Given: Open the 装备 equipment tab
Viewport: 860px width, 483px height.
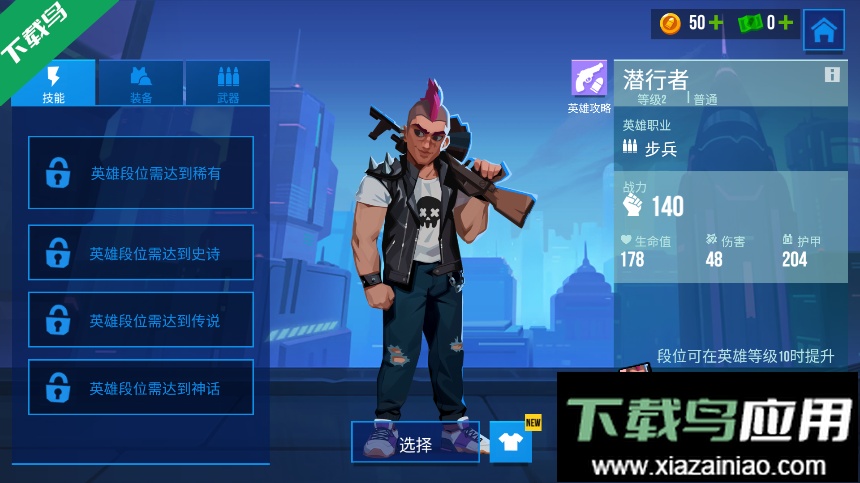Looking at the screenshot, I should click(x=141, y=83).
